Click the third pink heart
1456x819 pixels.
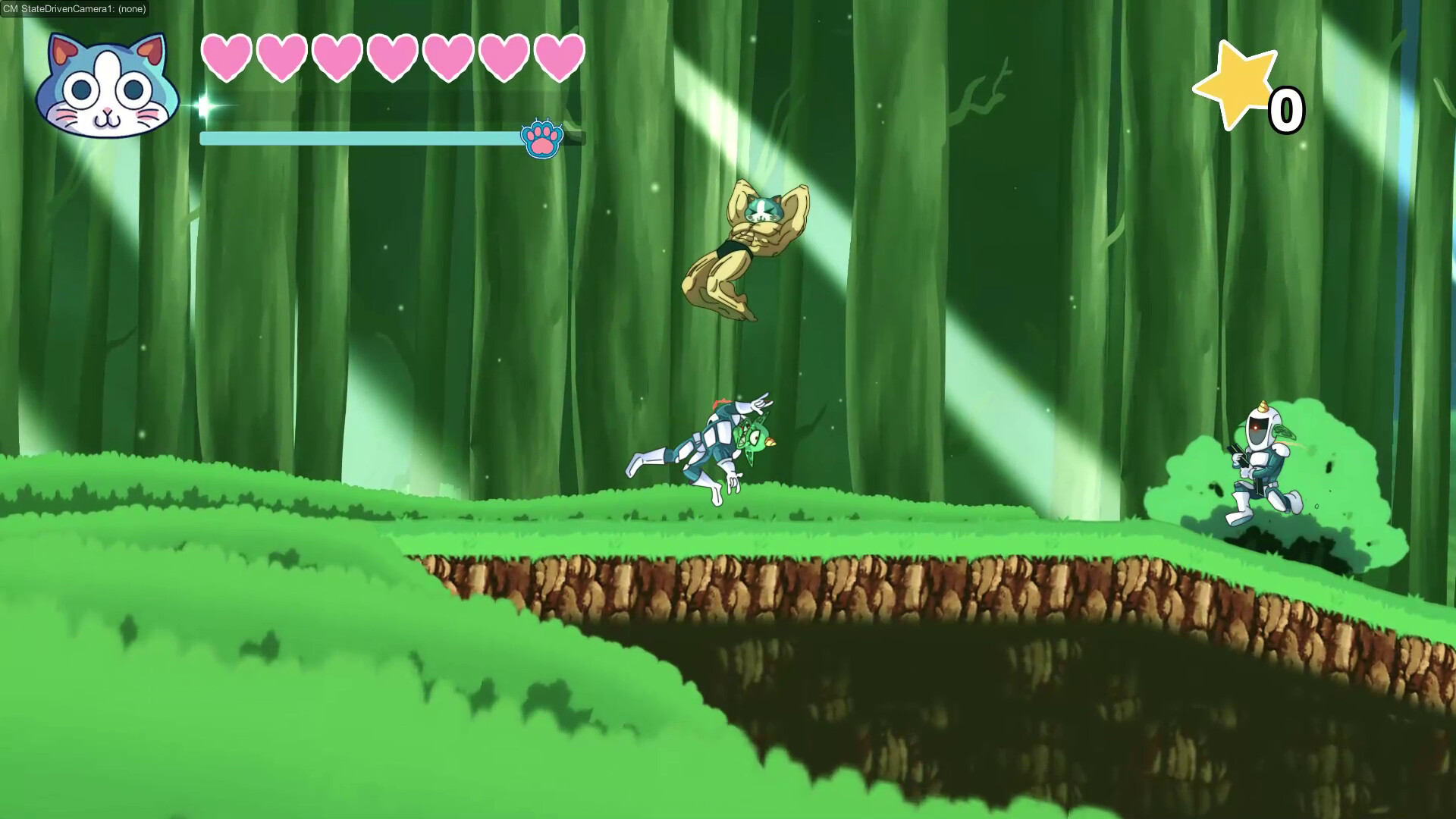point(338,57)
